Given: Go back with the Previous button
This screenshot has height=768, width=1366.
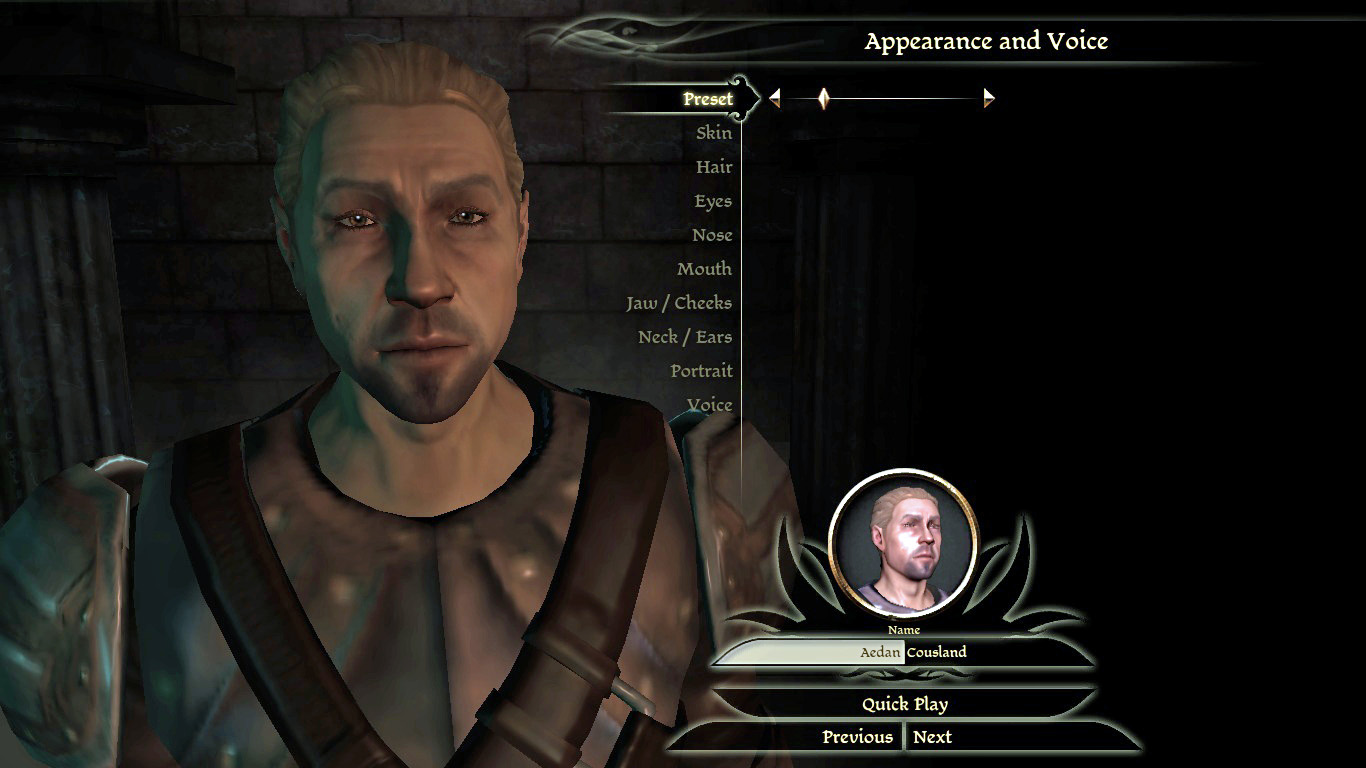Looking at the screenshot, I should (x=857, y=737).
